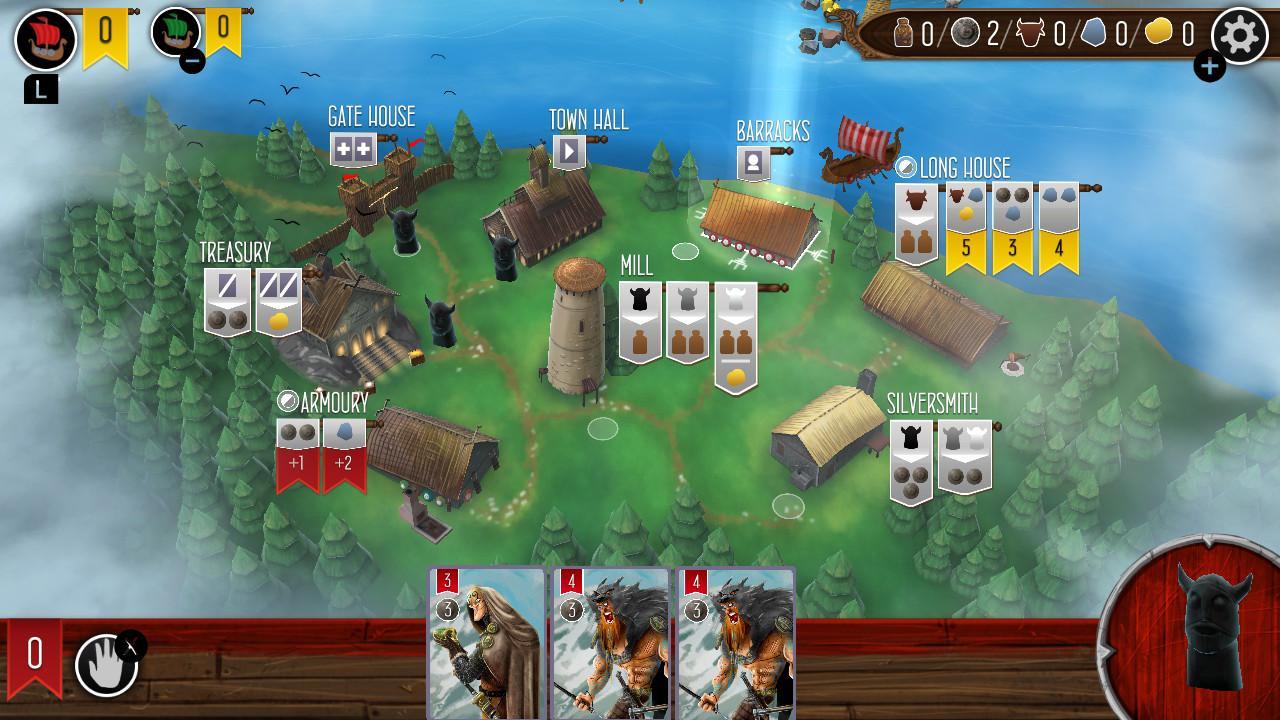Click the Gate House double-plus build icon

[352, 150]
